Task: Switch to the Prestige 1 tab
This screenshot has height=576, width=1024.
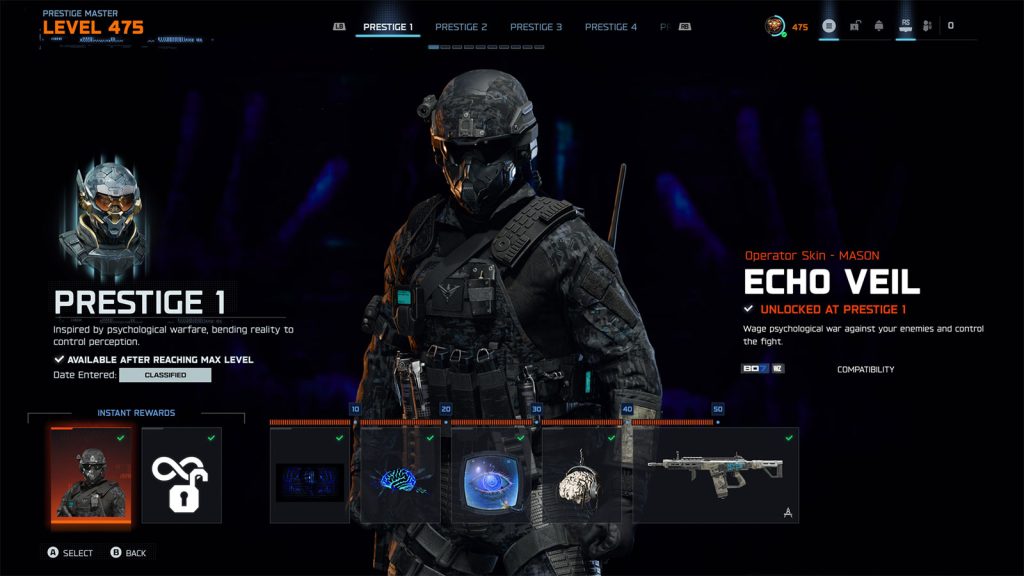Action: (388, 27)
